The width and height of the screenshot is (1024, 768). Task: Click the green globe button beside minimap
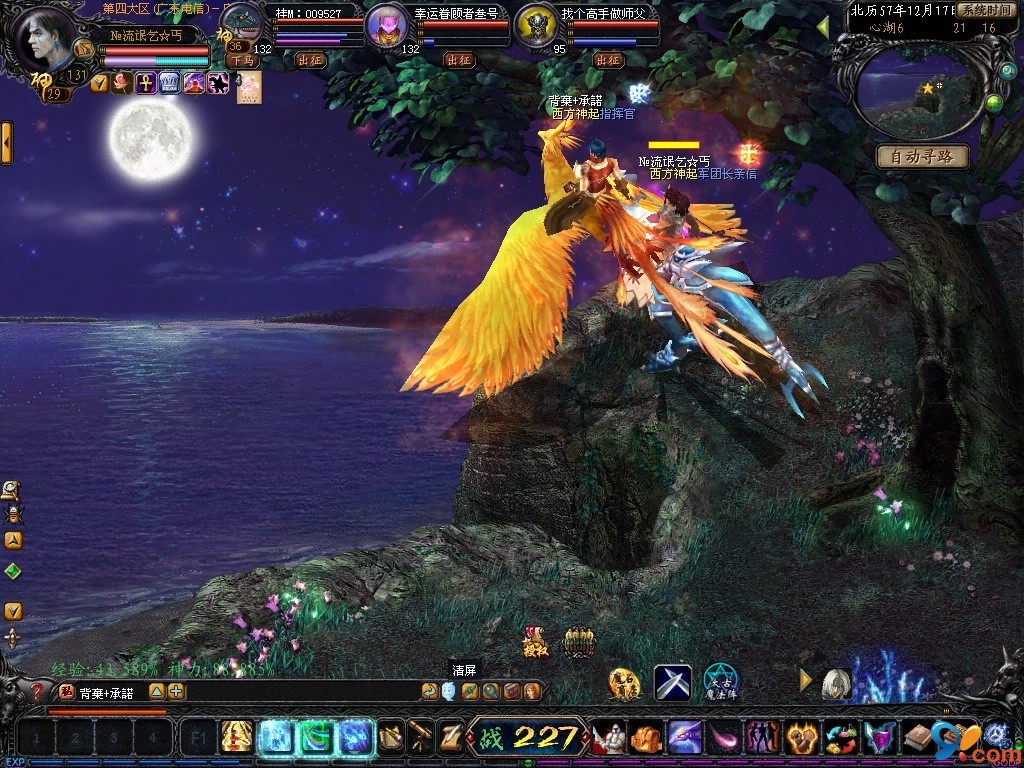point(993,103)
